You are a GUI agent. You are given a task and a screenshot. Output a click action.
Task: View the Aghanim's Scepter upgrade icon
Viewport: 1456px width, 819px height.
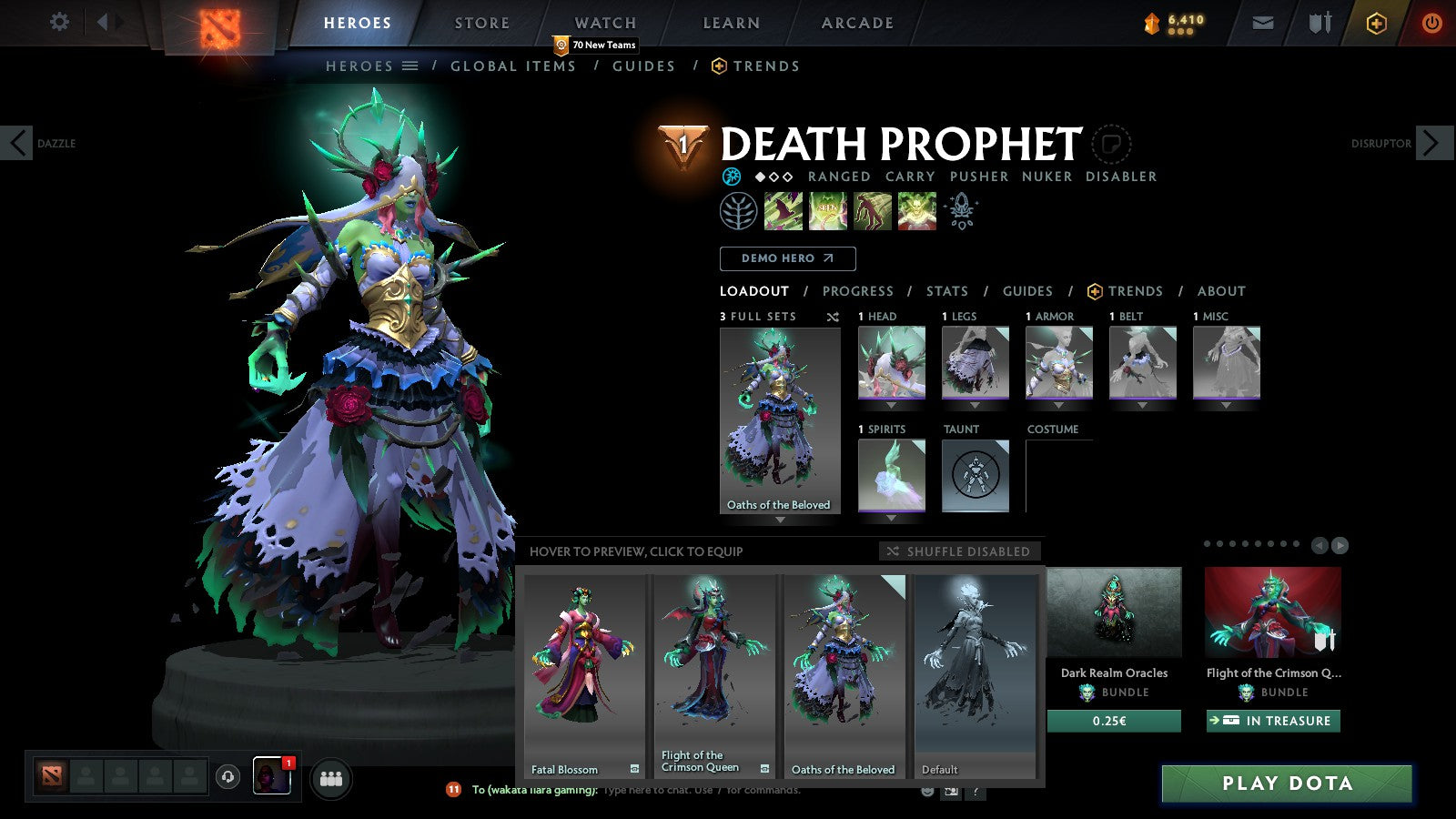pyautogui.click(x=960, y=209)
